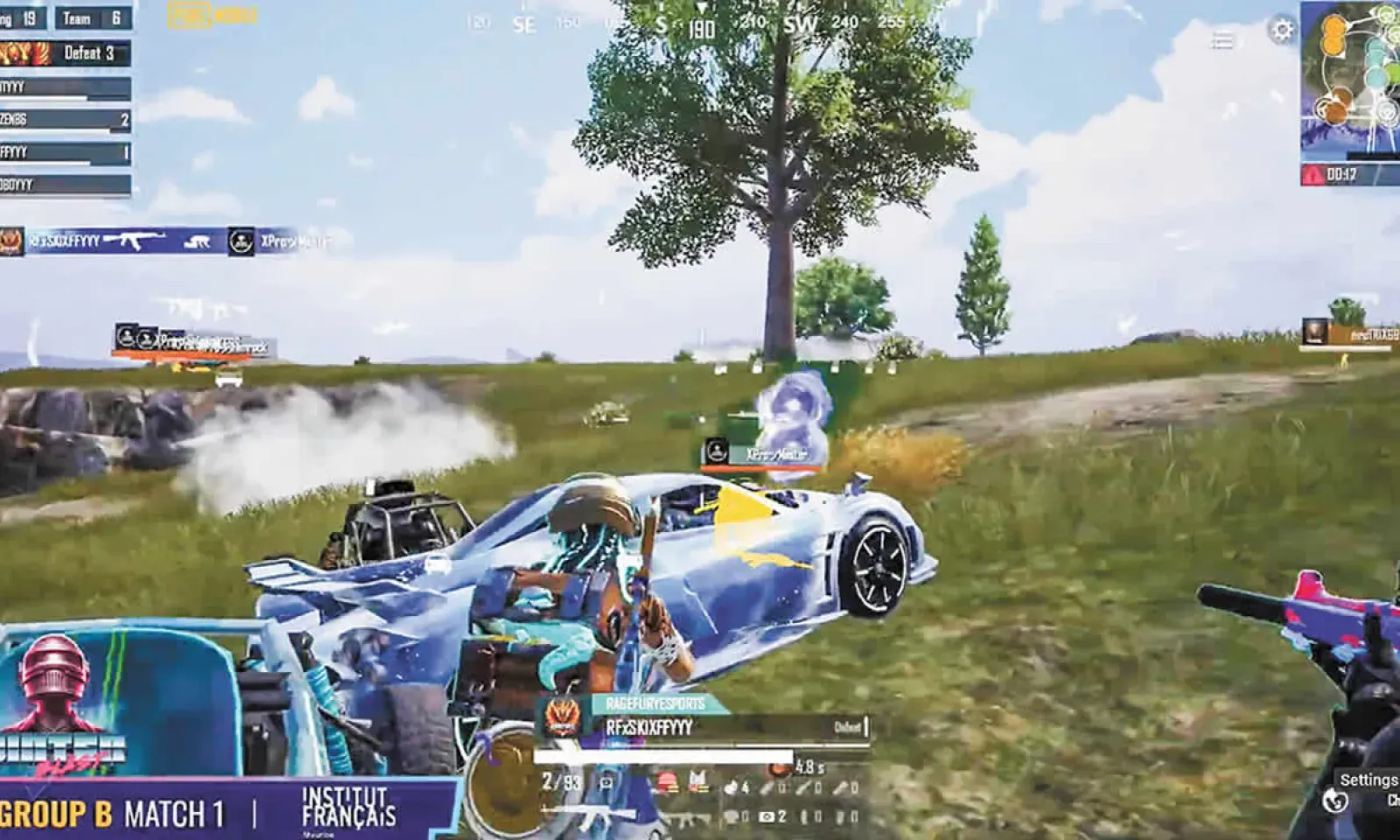Screen dimensions: 1400x840
Task: Select the ZENBG teammate row
Action: click(66, 119)
